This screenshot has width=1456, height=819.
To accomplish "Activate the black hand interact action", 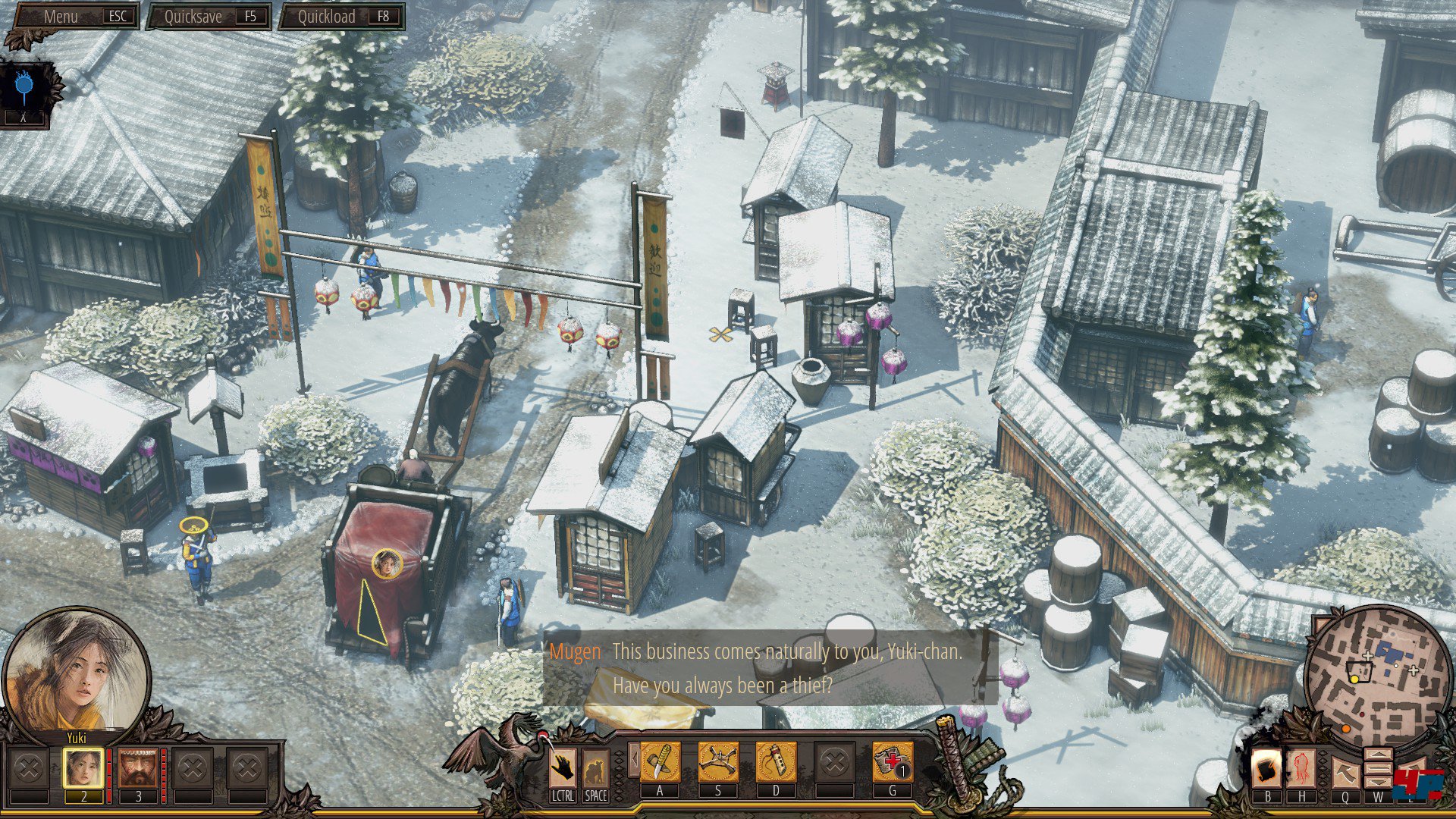I will pos(562,769).
